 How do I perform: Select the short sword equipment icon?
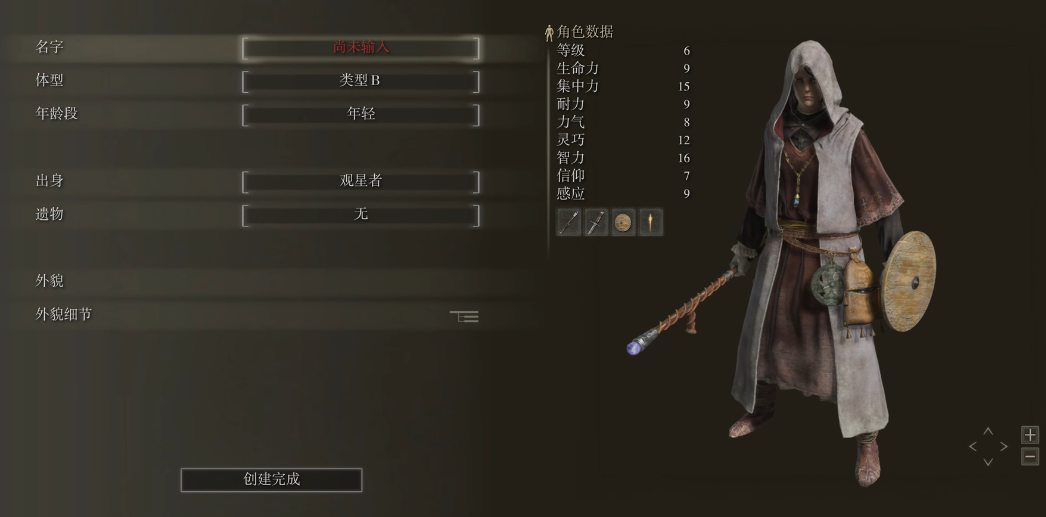[596, 222]
